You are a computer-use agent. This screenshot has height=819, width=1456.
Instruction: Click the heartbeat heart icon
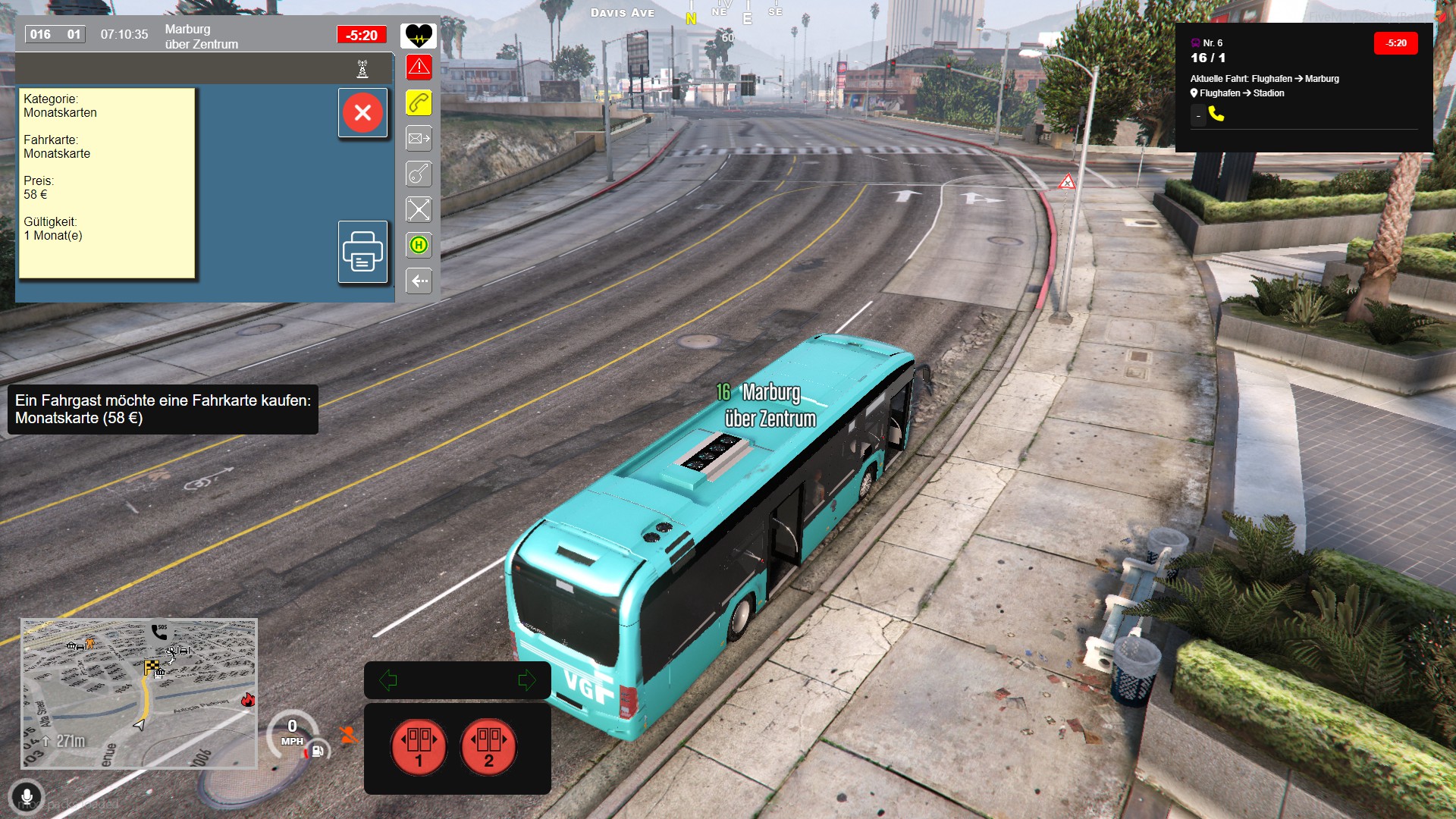(419, 35)
